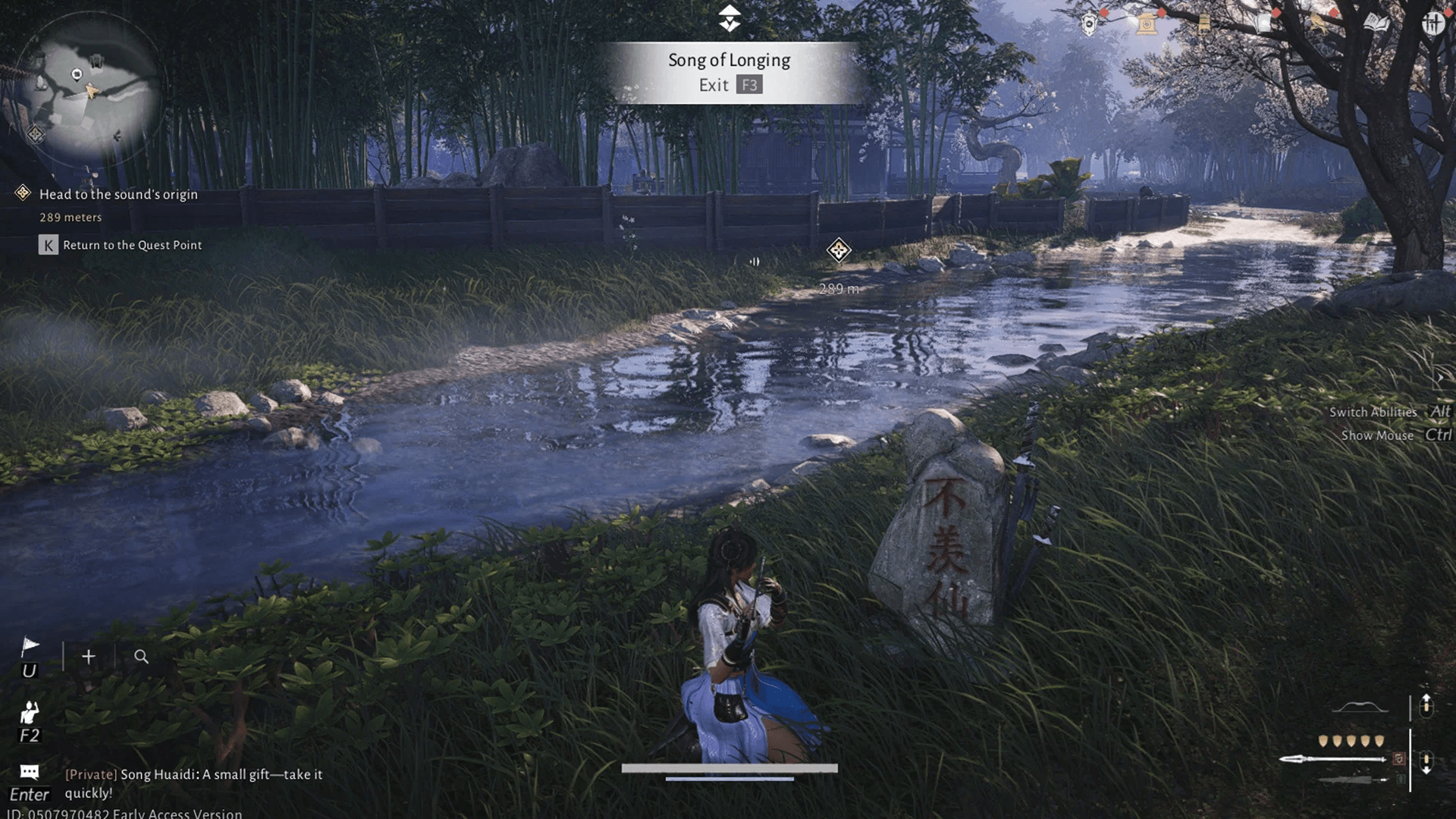
Task: Select the crossed swords martial arts icon
Action: [x=1432, y=23]
